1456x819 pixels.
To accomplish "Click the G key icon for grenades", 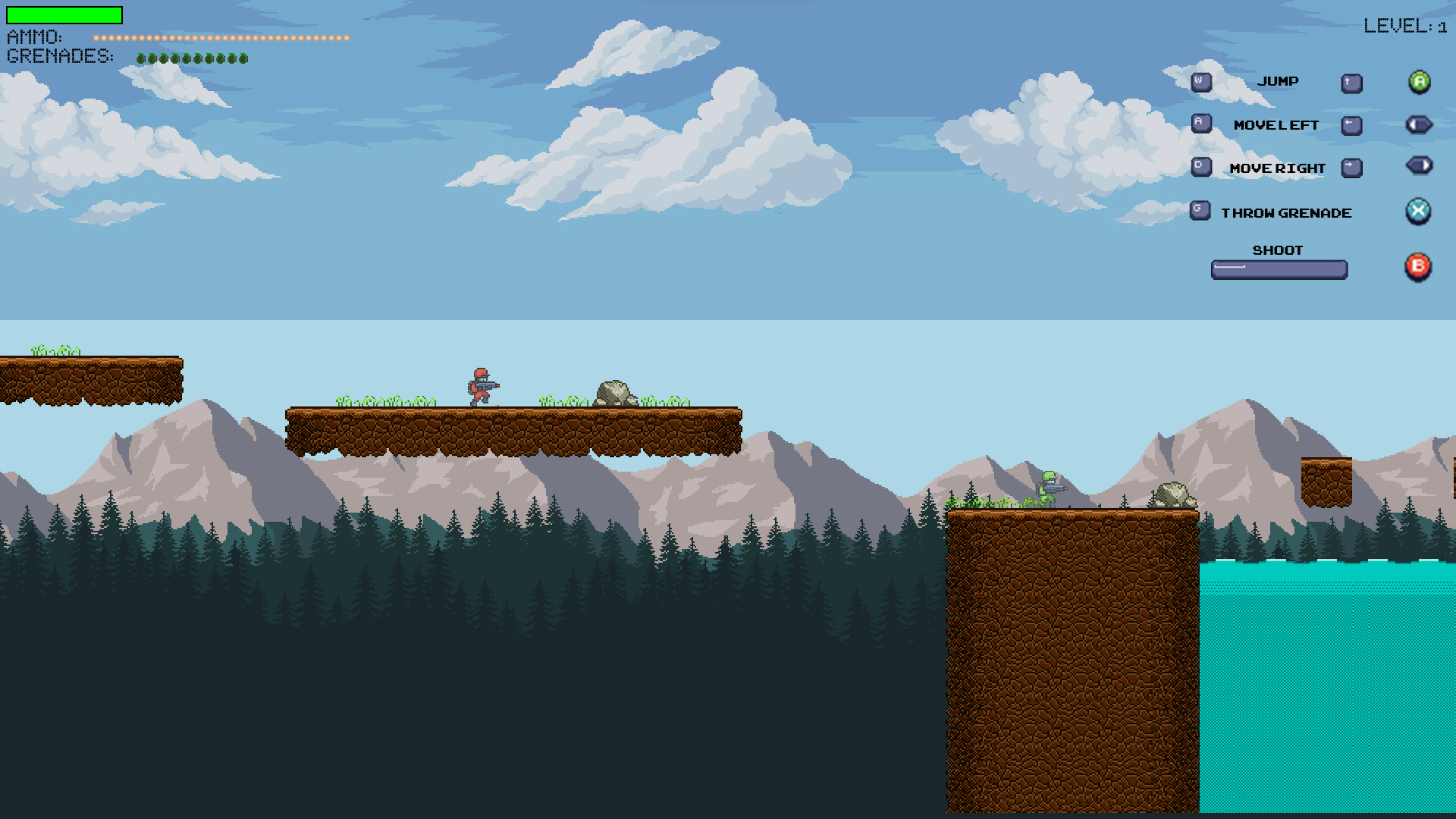I will [x=1199, y=210].
